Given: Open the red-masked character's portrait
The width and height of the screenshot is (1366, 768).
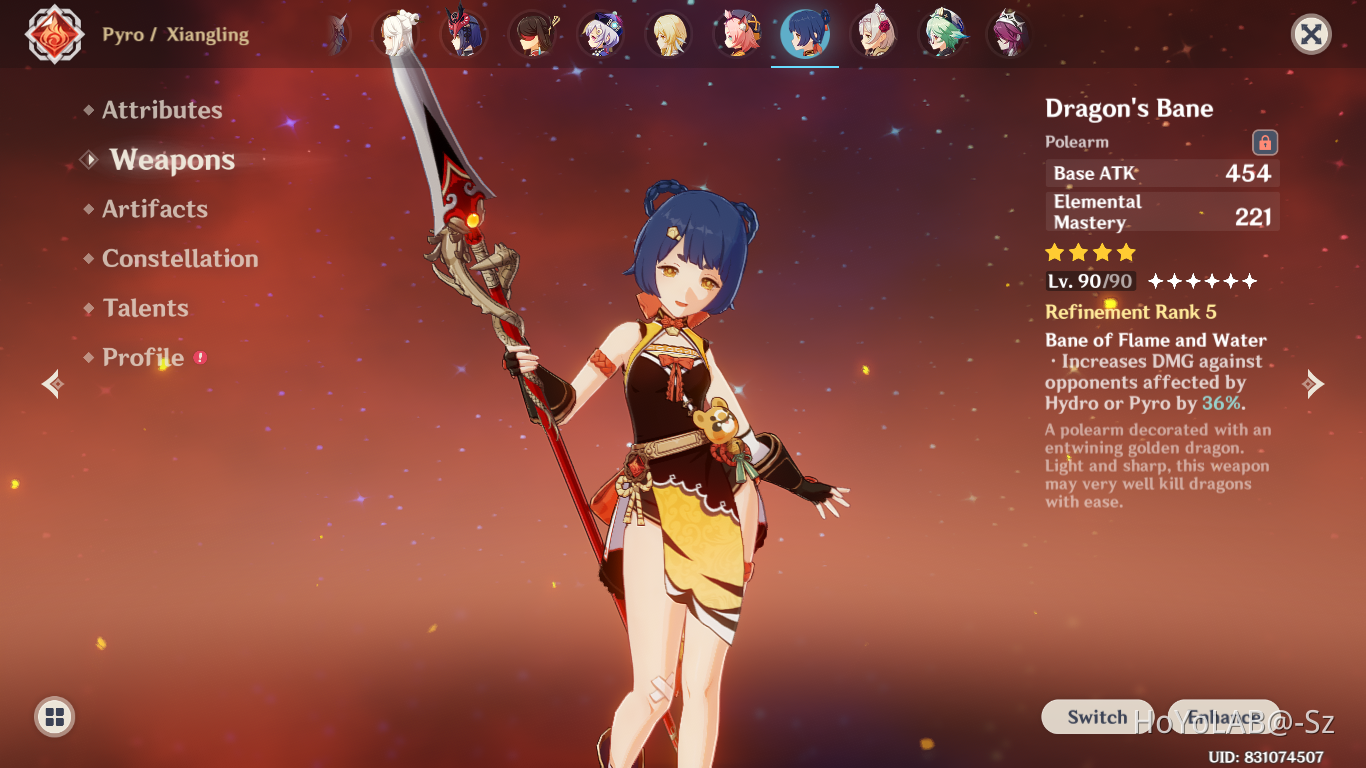Looking at the screenshot, I should tap(465, 33).
